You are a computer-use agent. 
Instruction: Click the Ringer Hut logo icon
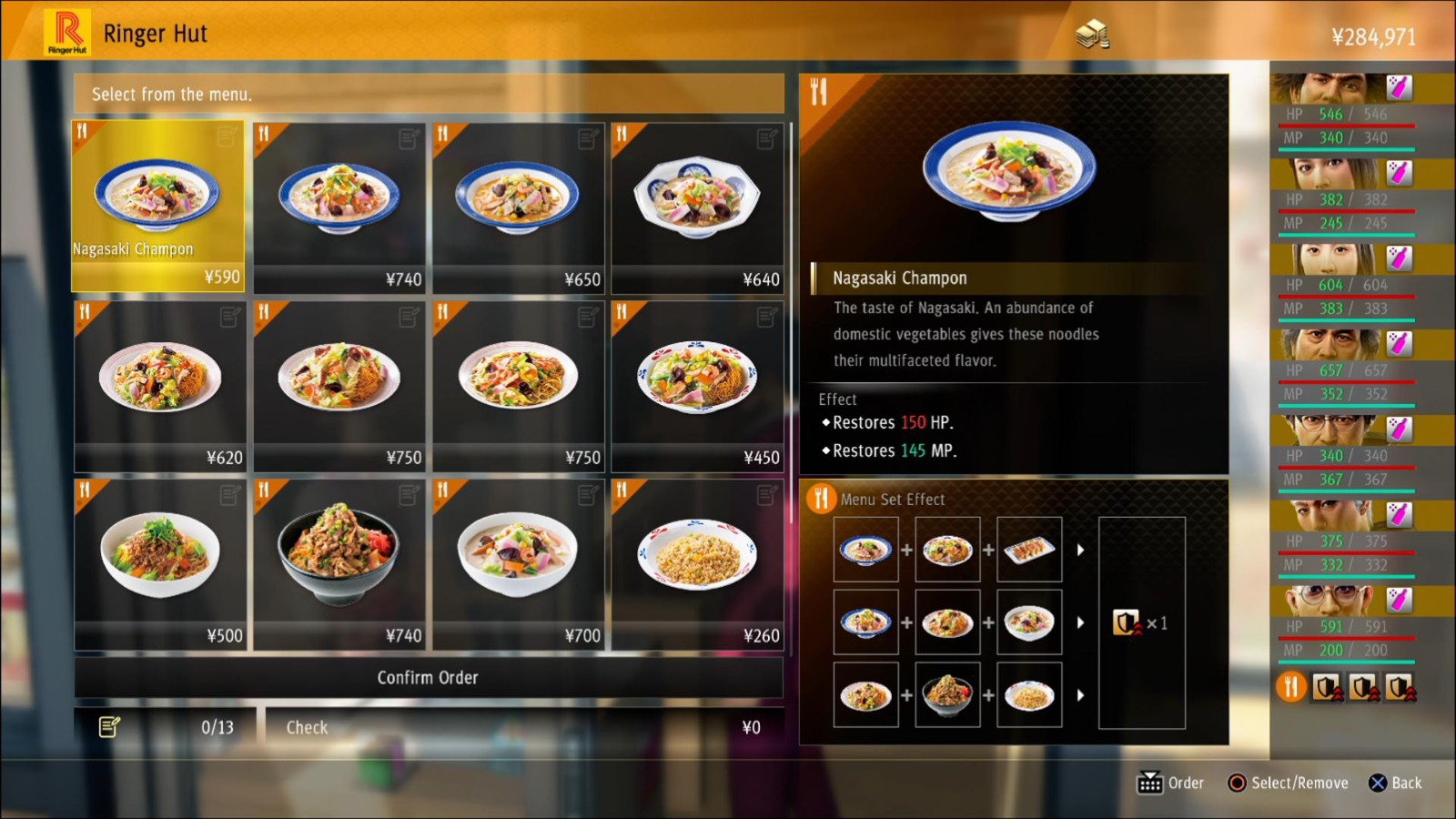(67, 31)
